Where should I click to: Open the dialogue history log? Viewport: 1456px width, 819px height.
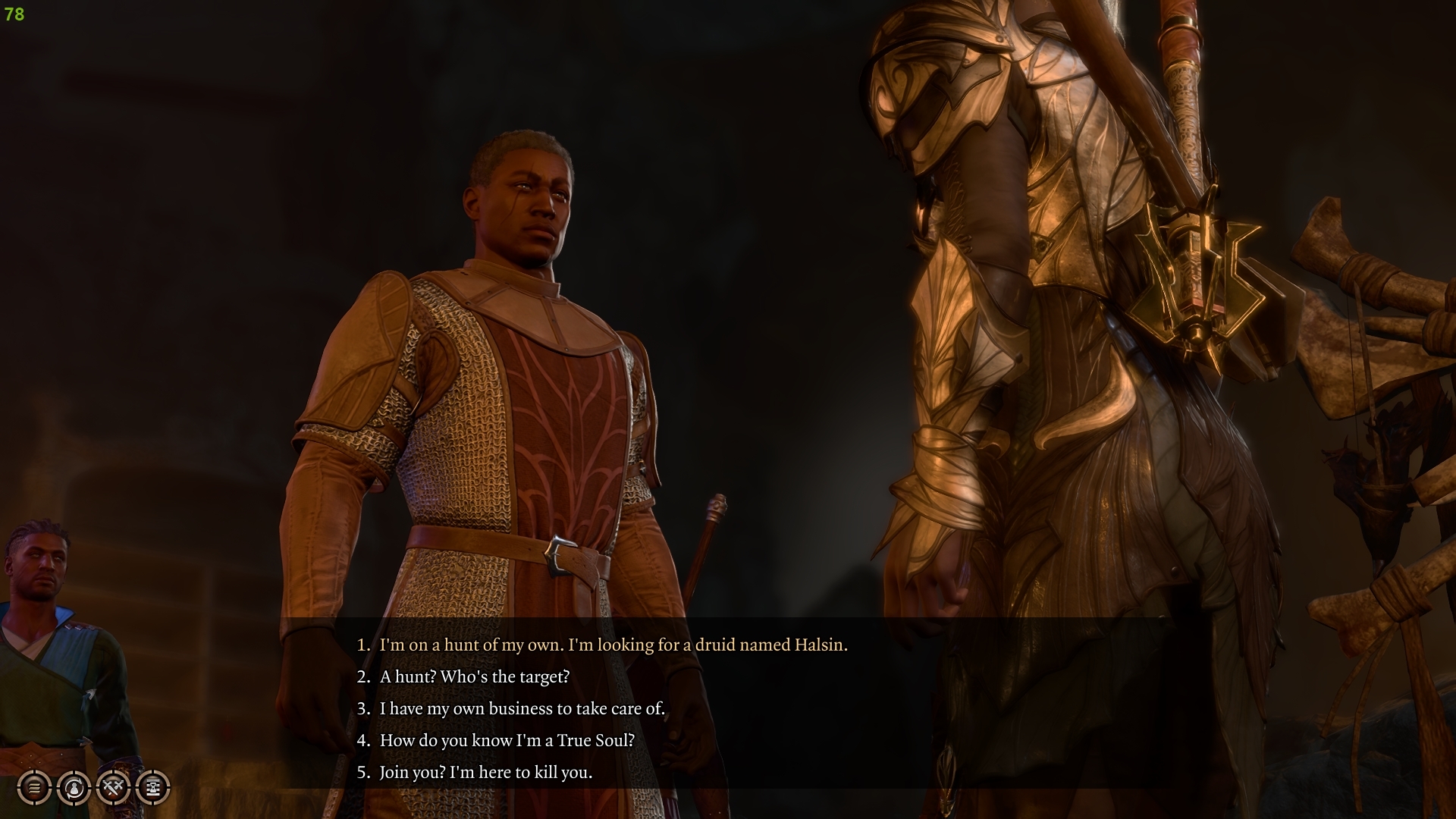[34, 789]
